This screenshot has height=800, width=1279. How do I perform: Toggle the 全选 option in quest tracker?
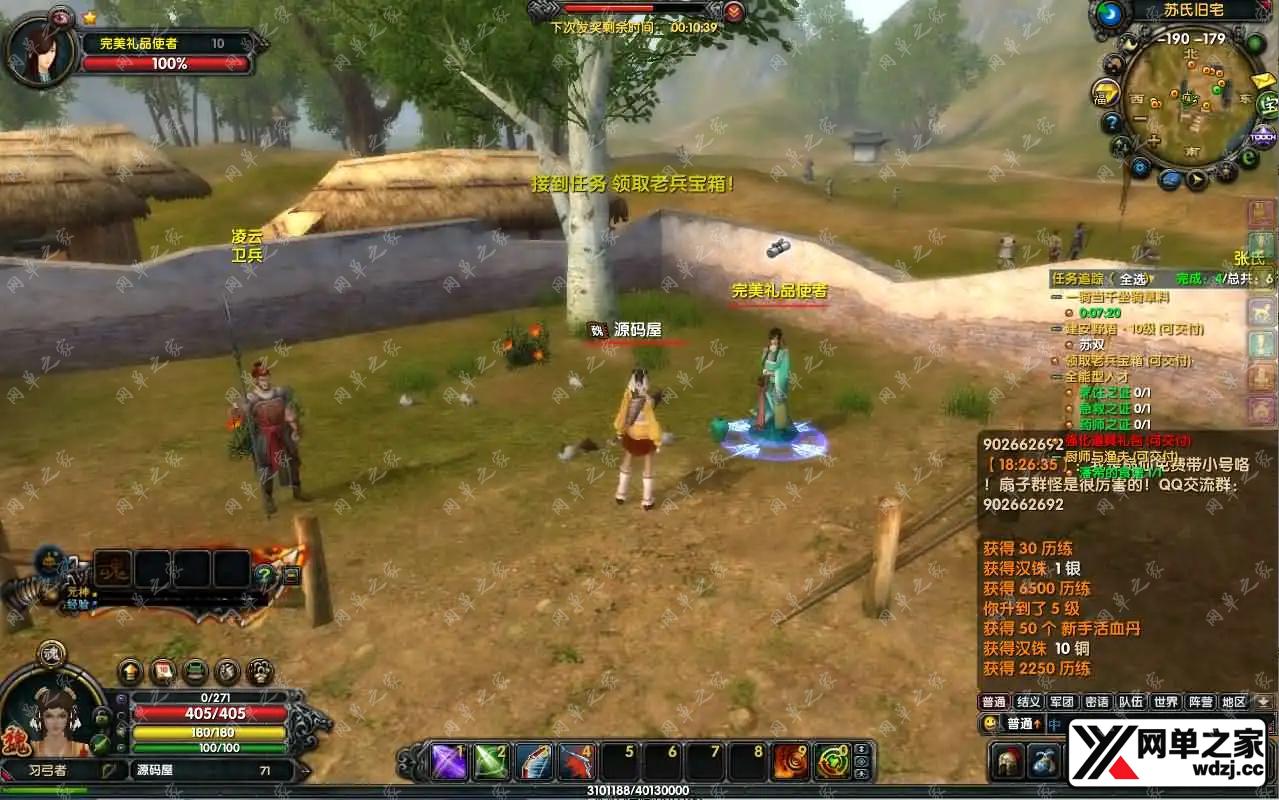(x=1132, y=279)
